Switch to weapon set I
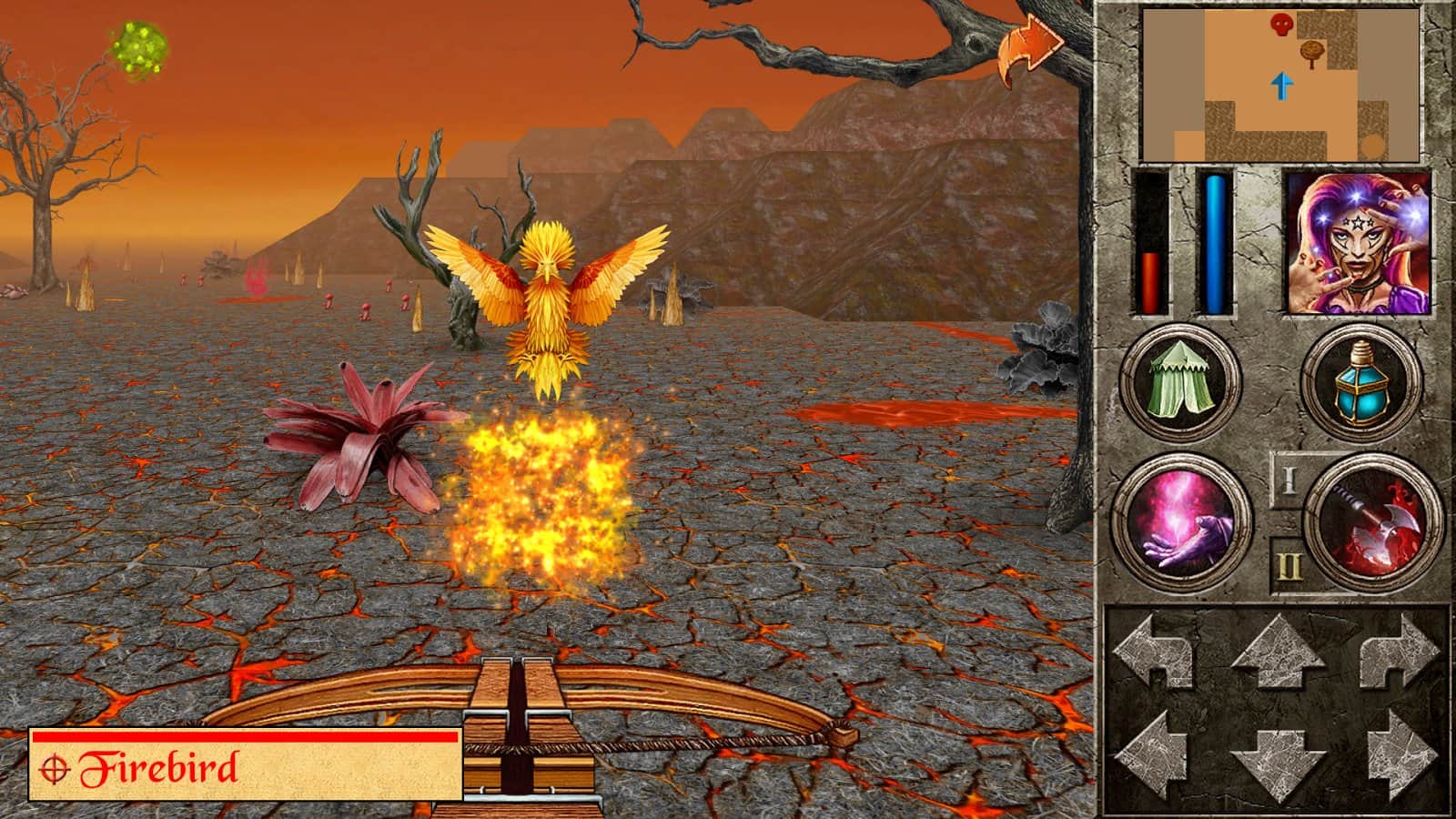The image size is (1456, 819). pyautogui.click(x=1288, y=480)
